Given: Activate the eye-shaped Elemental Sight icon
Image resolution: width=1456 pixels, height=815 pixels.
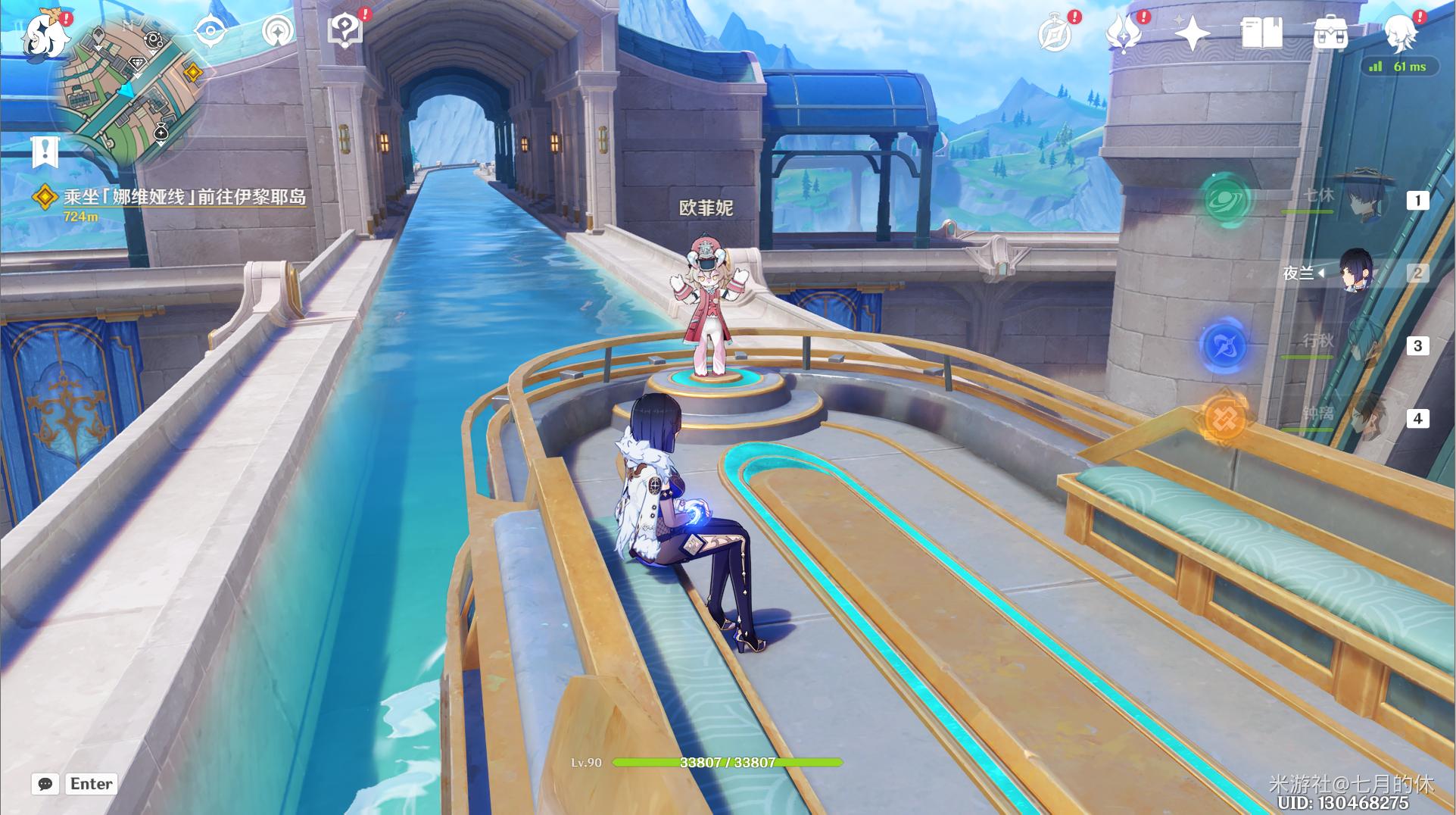Looking at the screenshot, I should click(x=210, y=32).
